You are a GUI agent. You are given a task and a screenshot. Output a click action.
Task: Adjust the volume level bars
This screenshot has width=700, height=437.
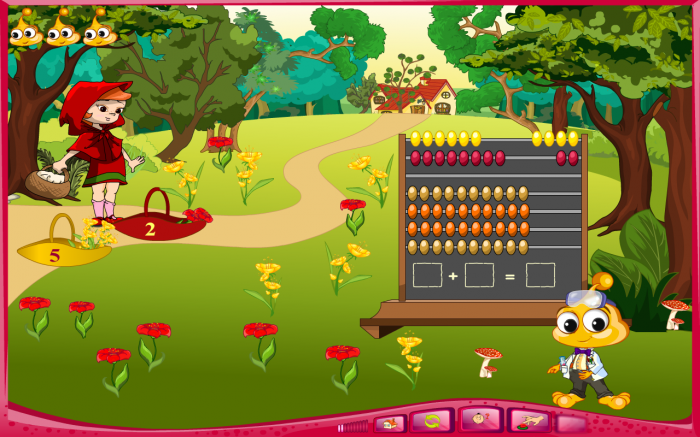pyautogui.click(x=353, y=427)
